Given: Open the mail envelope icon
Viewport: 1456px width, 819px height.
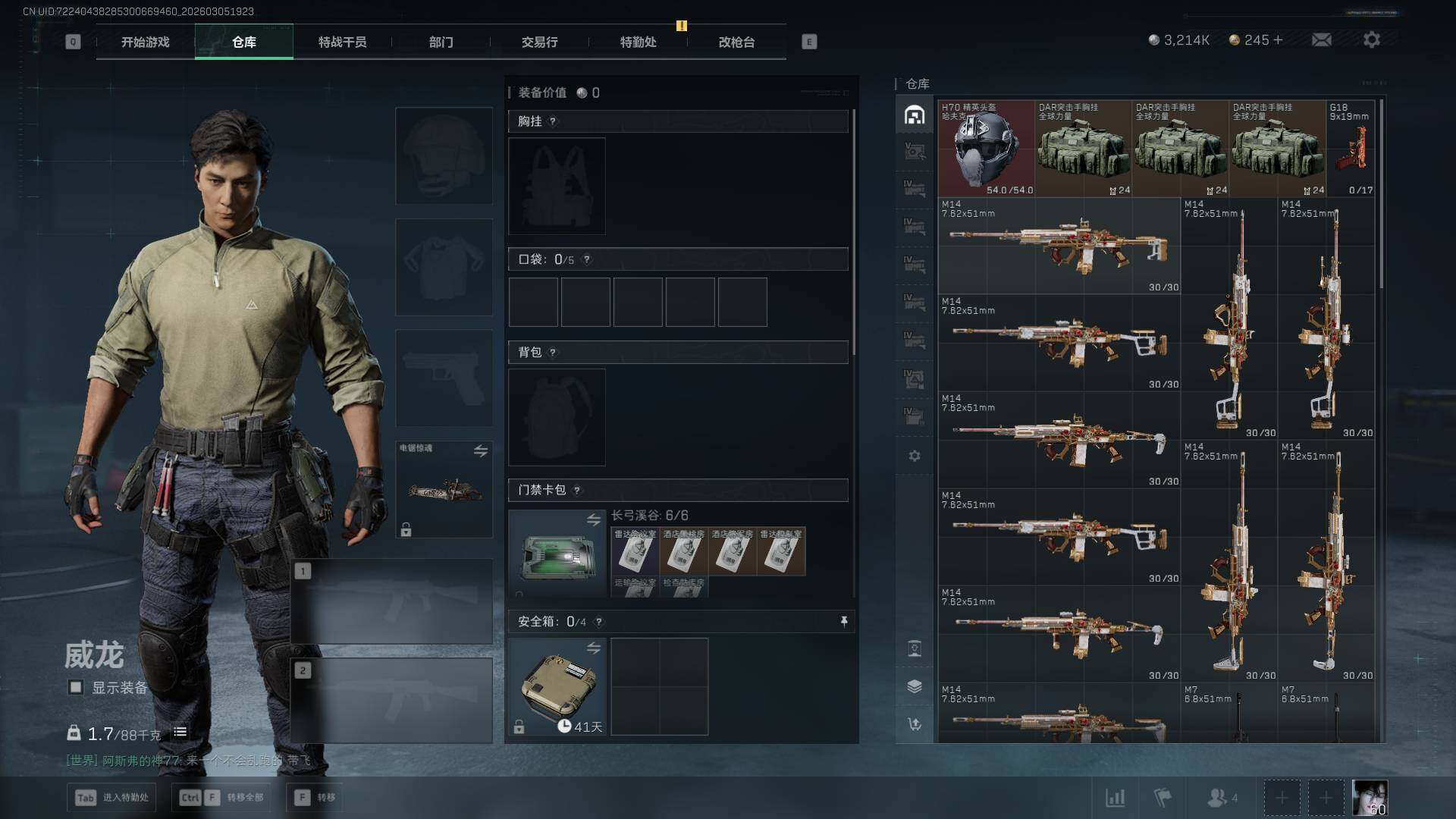Looking at the screenshot, I should click(1321, 39).
